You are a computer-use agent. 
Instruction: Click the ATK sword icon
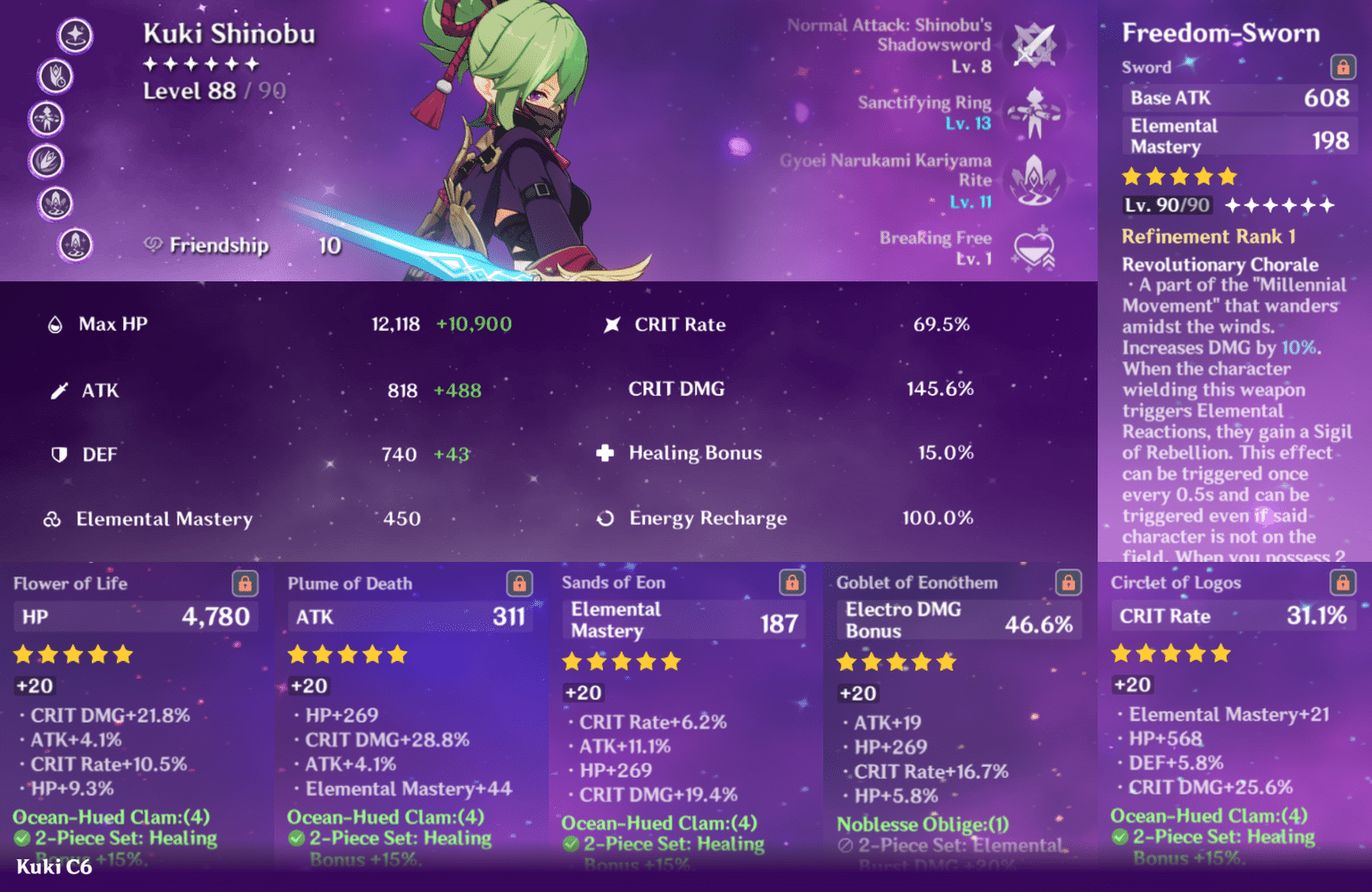(59, 389)
